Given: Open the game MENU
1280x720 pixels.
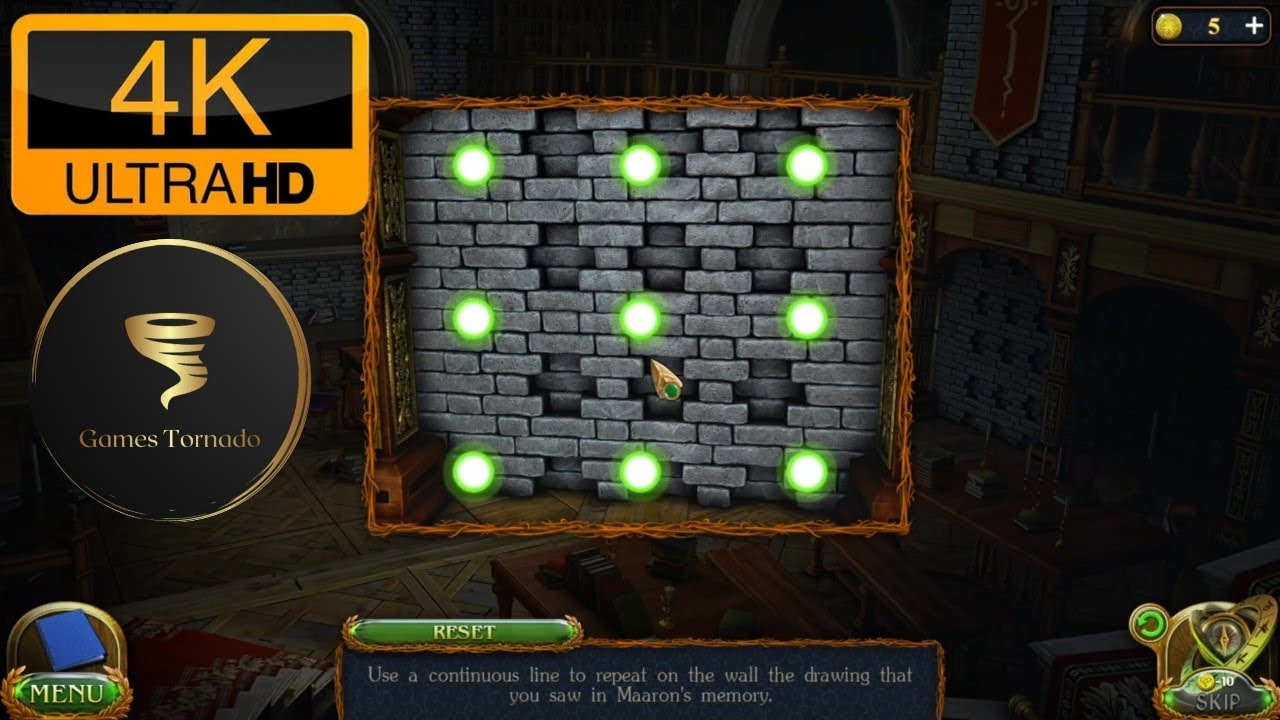Looking at the screenshot, I should coord(65,692).
